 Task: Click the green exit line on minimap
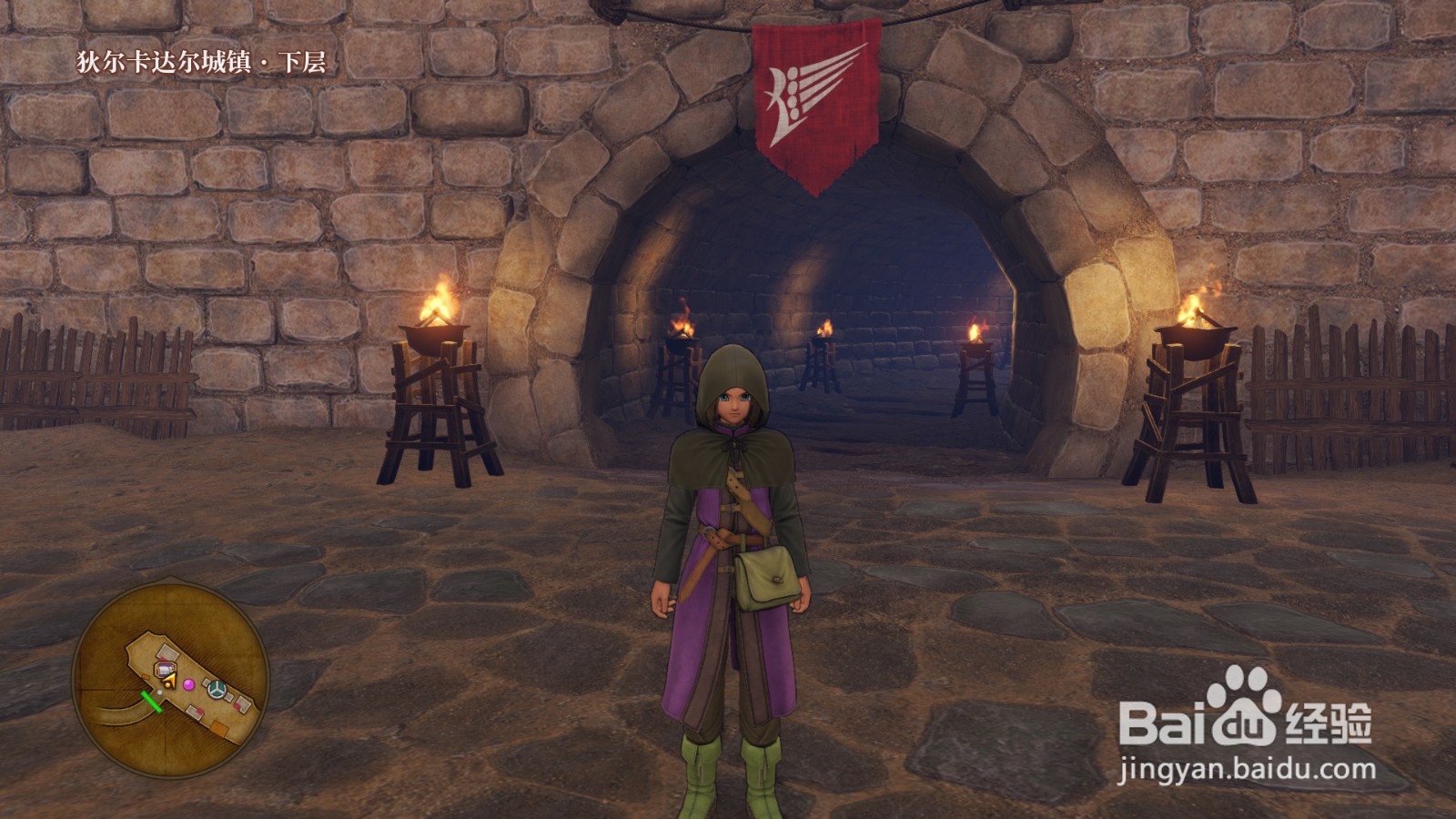click(151, 701)
